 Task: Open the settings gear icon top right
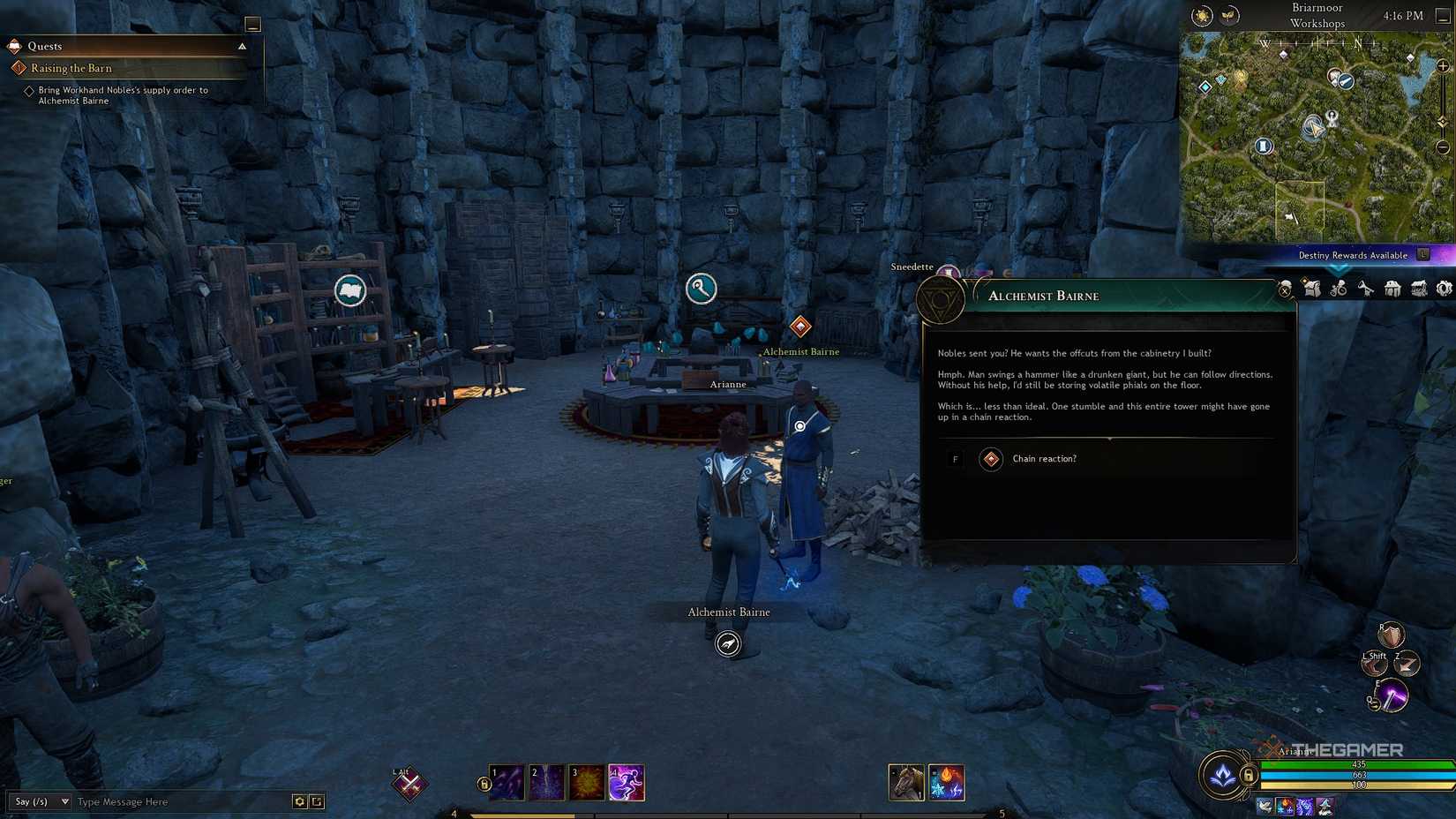(1445, 289)
